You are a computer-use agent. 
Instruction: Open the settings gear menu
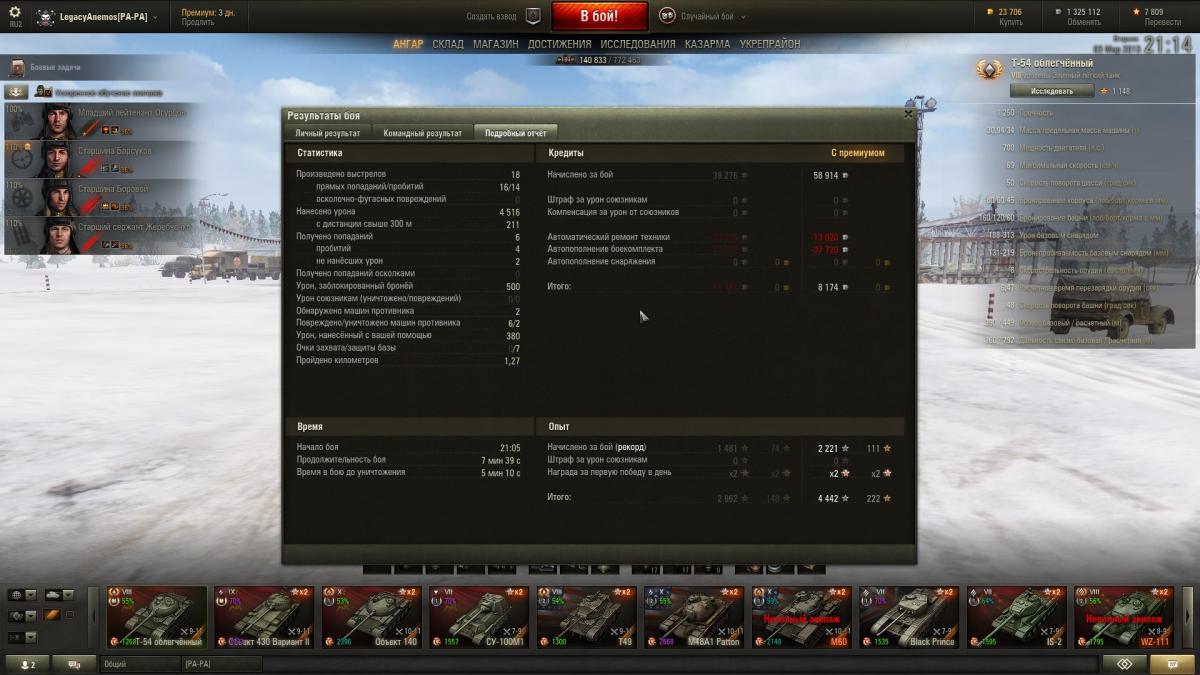click(x=15, y=13)
